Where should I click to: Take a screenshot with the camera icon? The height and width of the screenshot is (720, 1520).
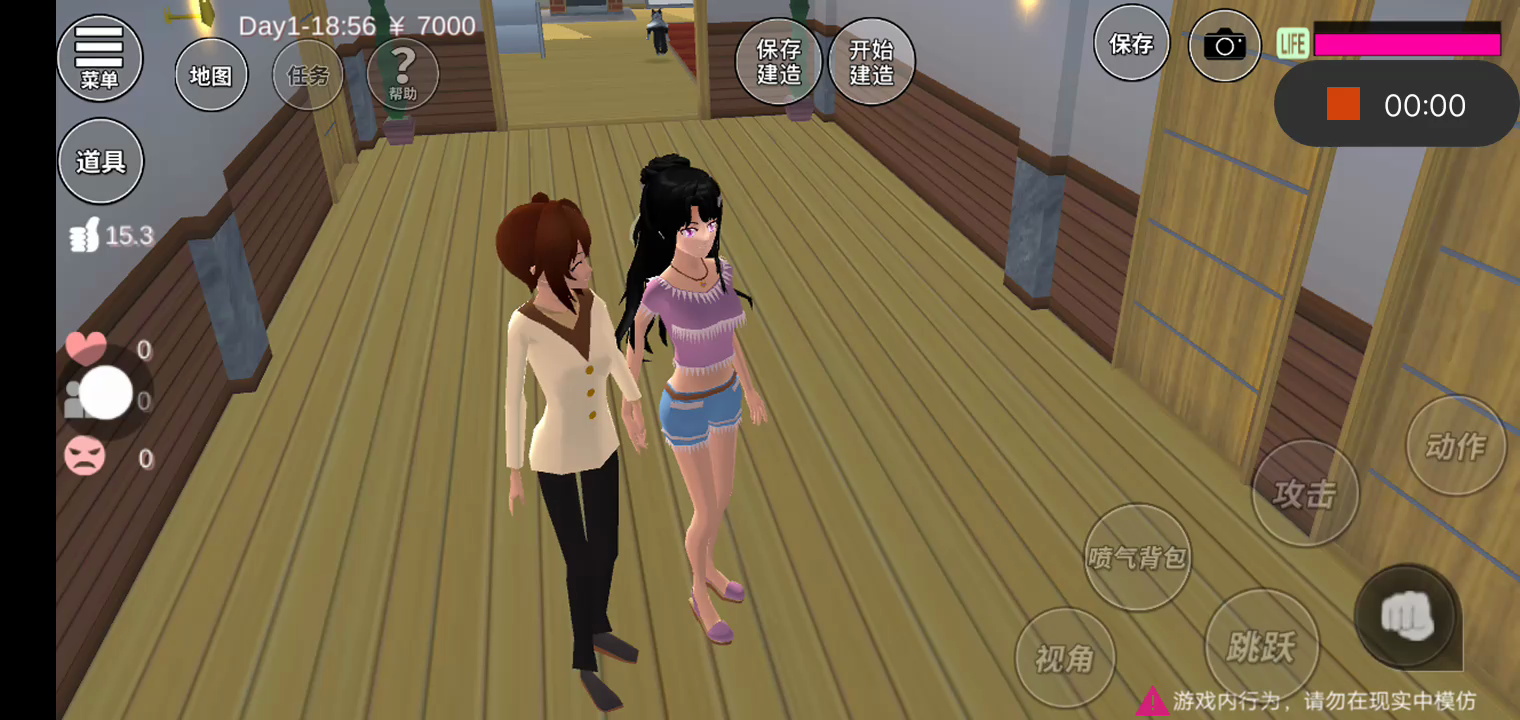point(1224,45)
